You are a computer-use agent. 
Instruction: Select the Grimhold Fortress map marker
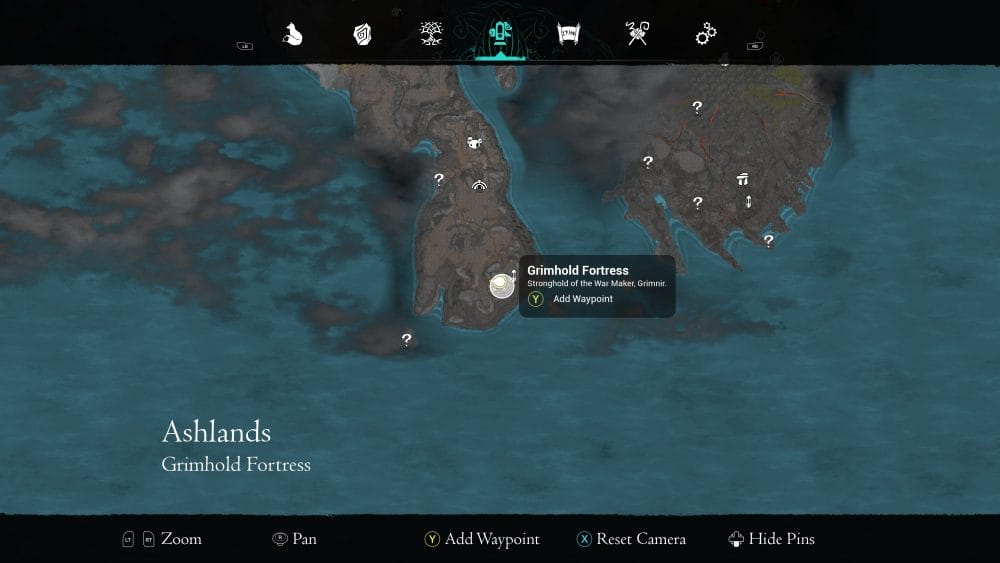pyautogui.click(x=501, y=286)
